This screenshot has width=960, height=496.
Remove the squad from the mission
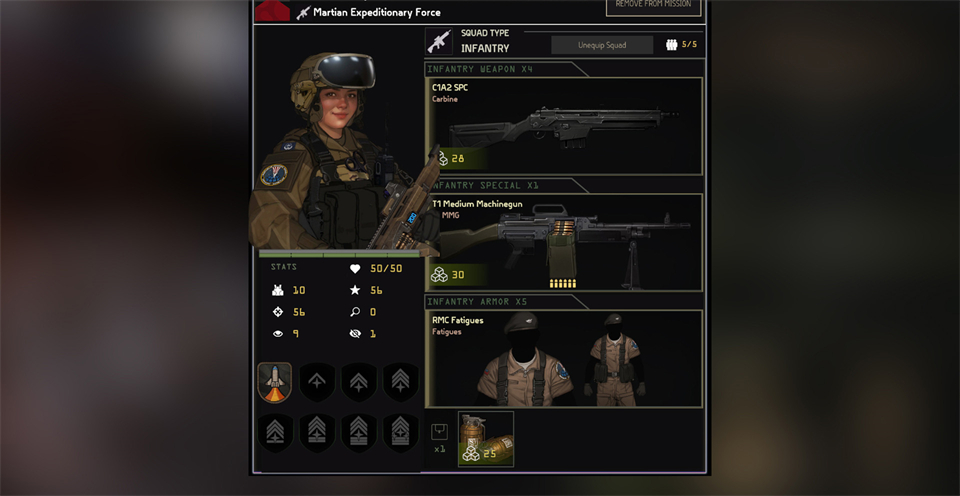click(653, 7)
